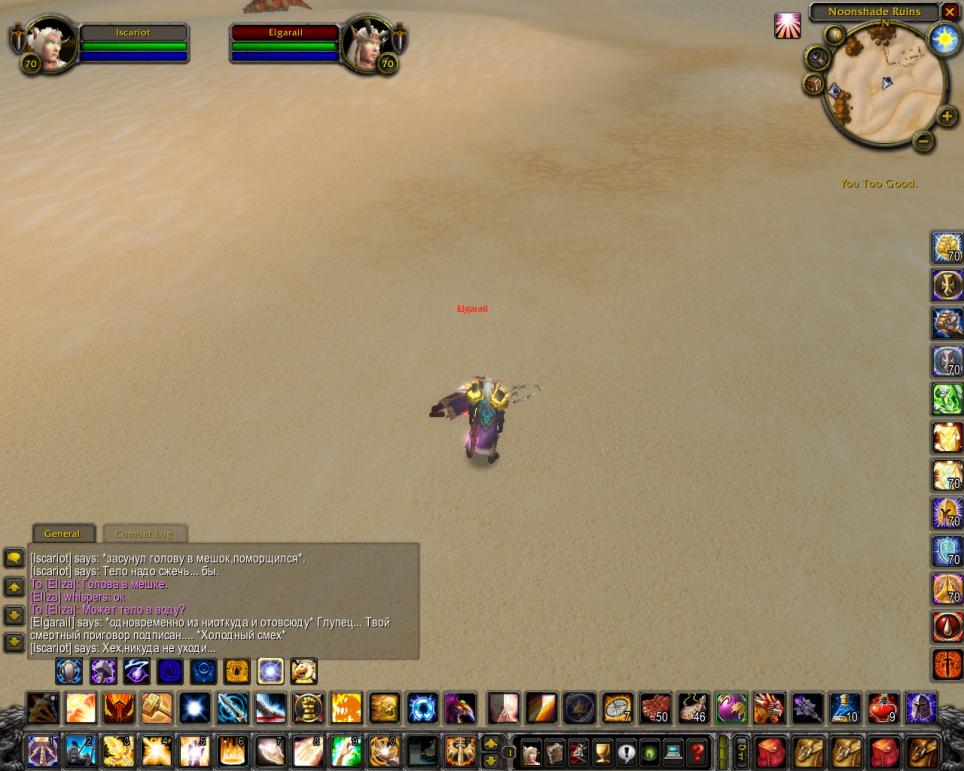Click Elgarail's target portrait
This screenshot has height=771, width=964.
tap(367, 44)
